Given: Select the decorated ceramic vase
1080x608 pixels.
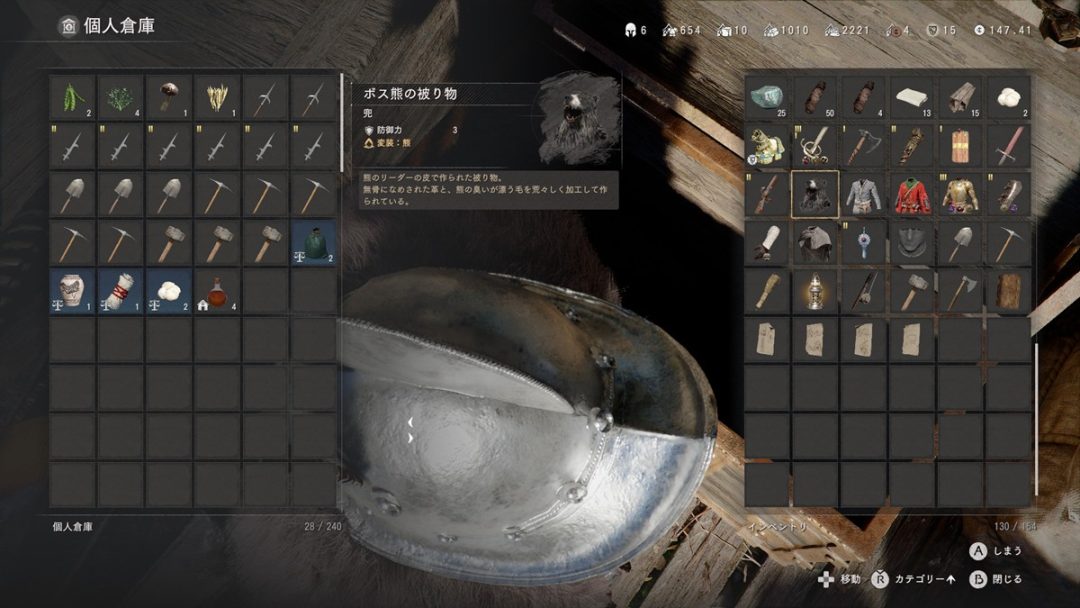Looking at the screenshot, I should click(x=72, y=291).
